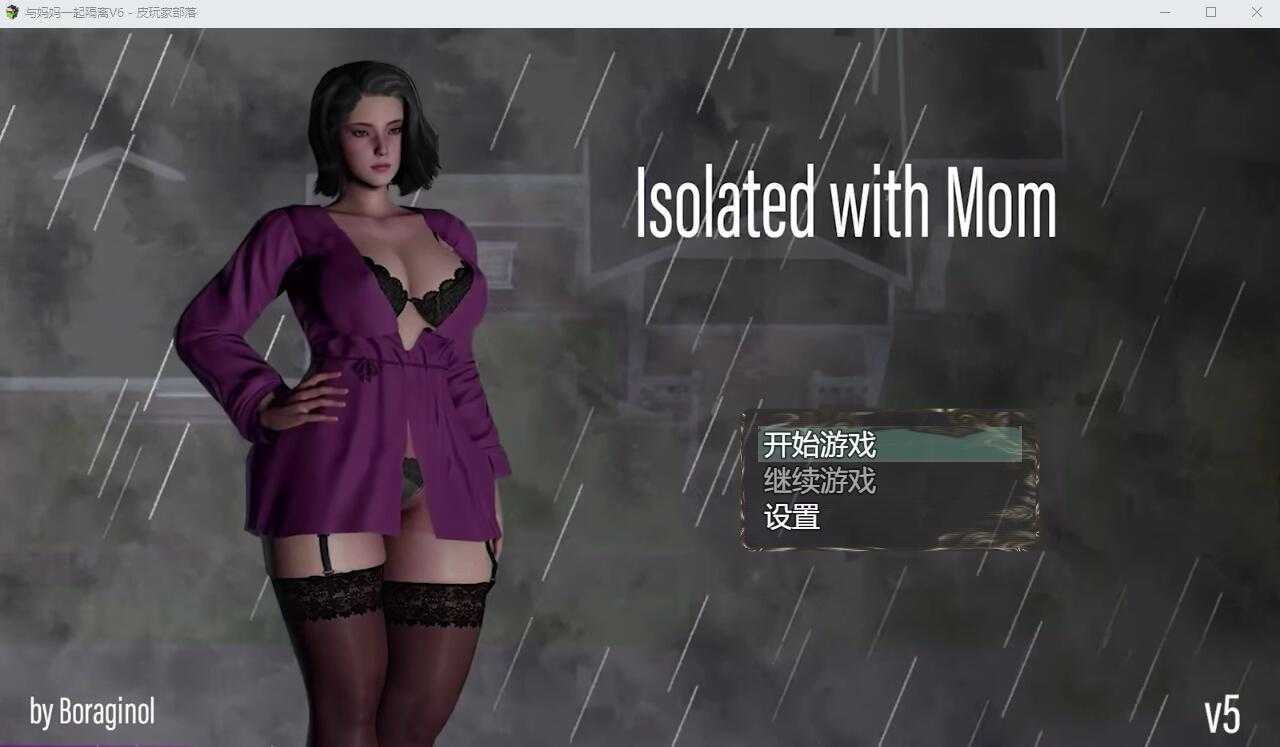Select 继续游戏 to continue a saved game

click(818, 483)
